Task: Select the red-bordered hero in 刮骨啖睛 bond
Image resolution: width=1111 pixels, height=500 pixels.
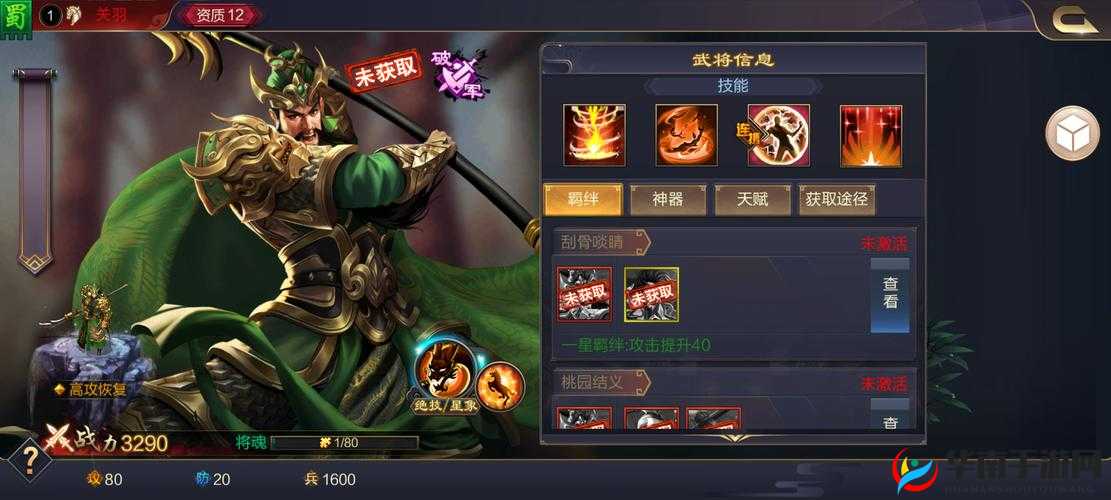Action: pos(584,294)
